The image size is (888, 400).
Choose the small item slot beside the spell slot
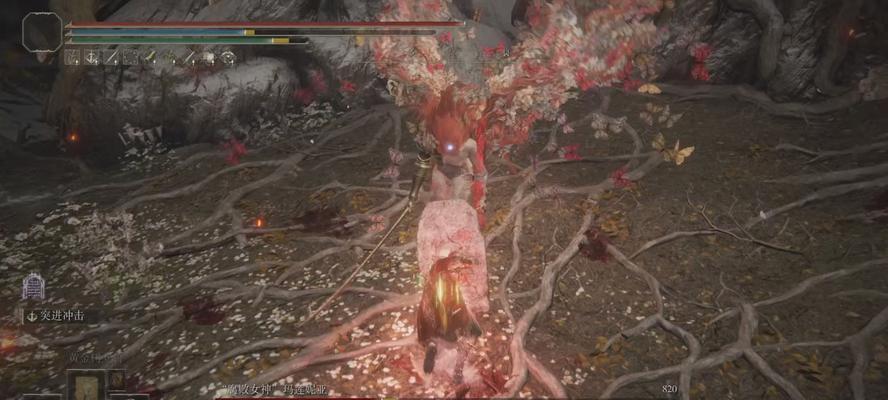tap(117, 380)
